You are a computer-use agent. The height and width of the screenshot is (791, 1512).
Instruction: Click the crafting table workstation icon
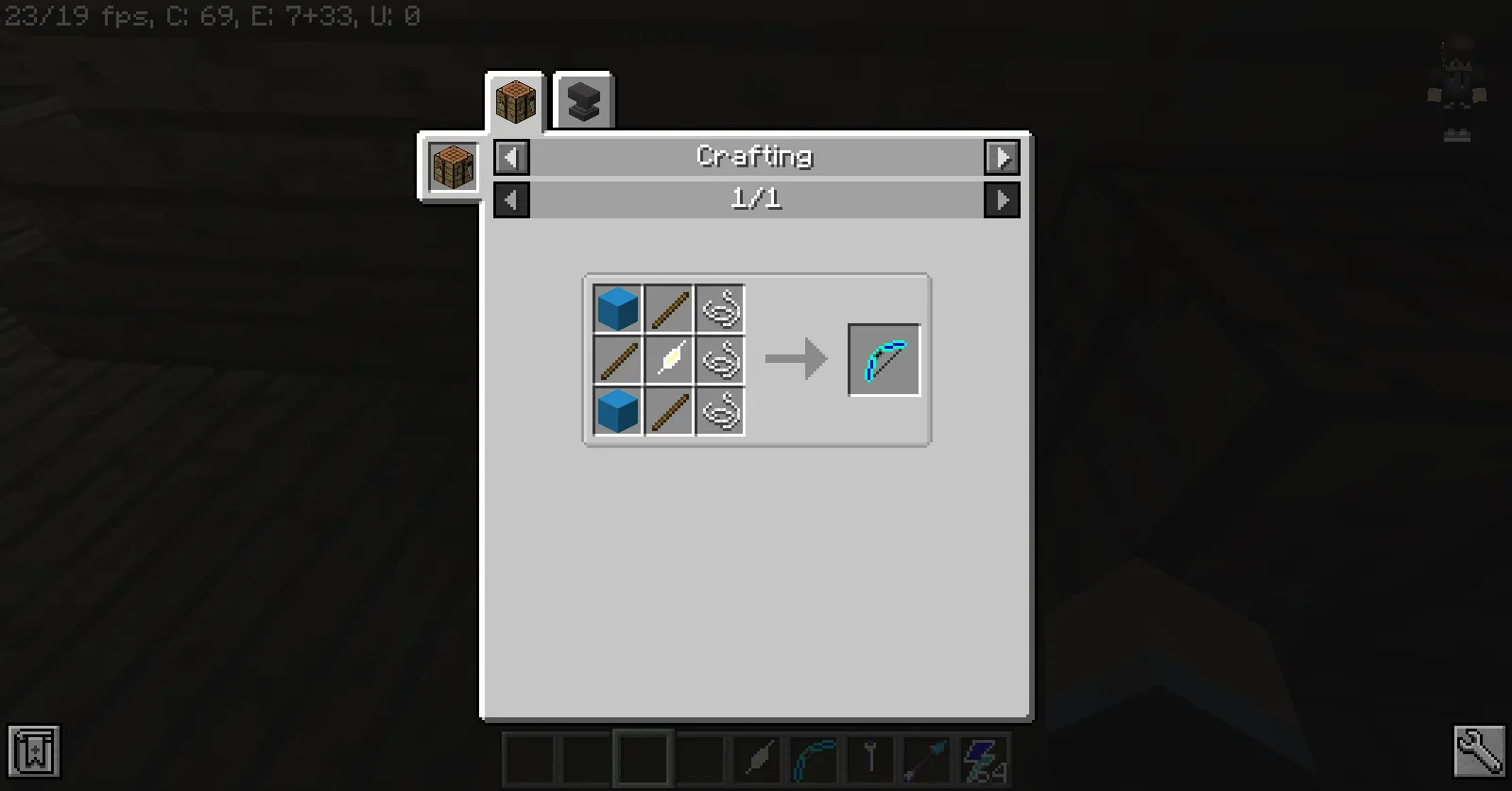(x=452, y=167)
